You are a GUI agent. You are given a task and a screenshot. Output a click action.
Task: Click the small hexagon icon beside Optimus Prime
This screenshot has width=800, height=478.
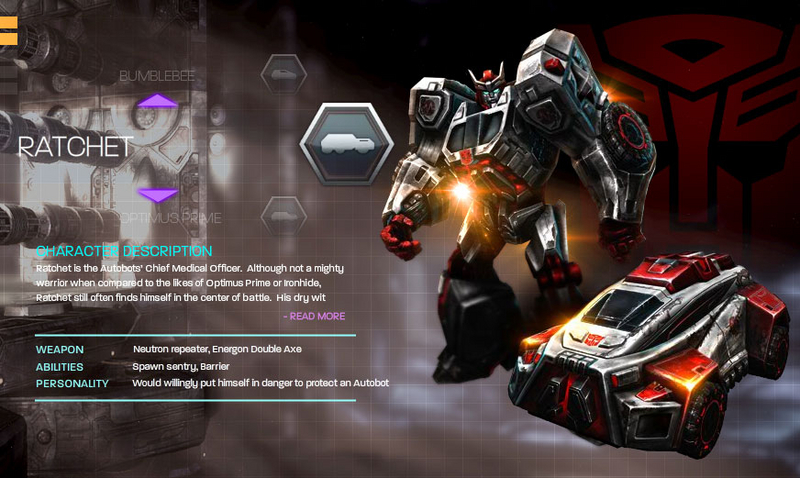pyautogui.click(x=283, y=215)
